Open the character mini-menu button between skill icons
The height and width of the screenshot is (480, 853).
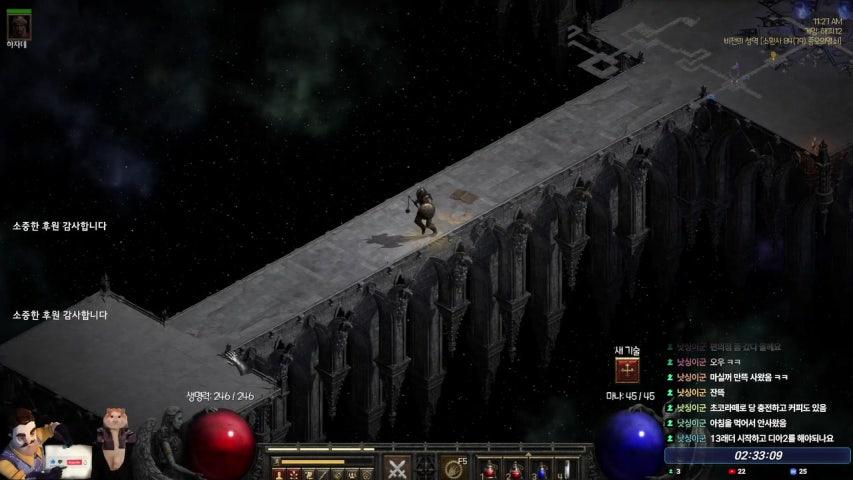point(426,467)
